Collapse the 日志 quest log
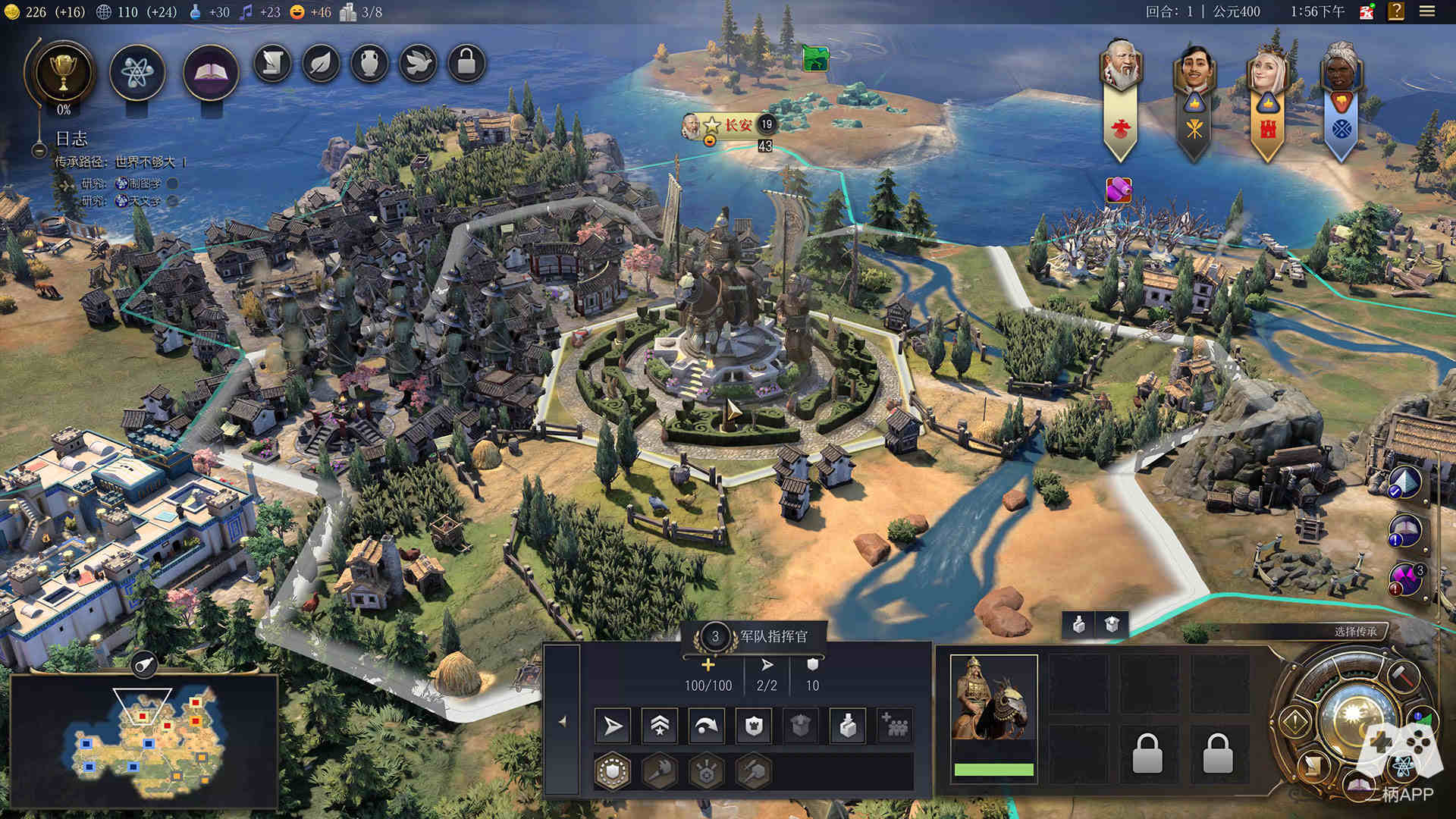Screen dimensions: 1456x819 [39, 150]
